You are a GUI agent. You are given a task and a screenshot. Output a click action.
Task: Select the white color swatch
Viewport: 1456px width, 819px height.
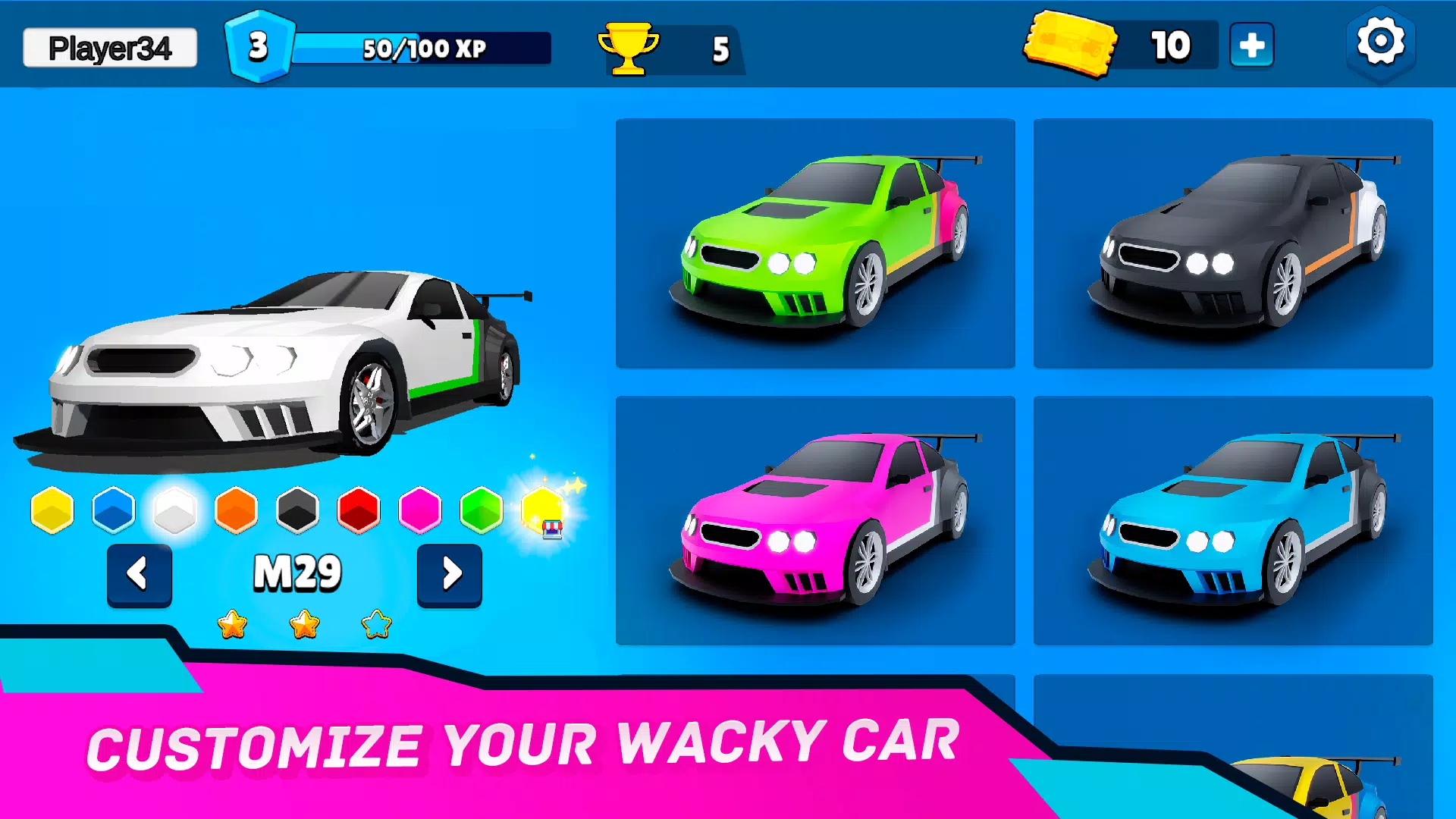(x=174, y=510)
